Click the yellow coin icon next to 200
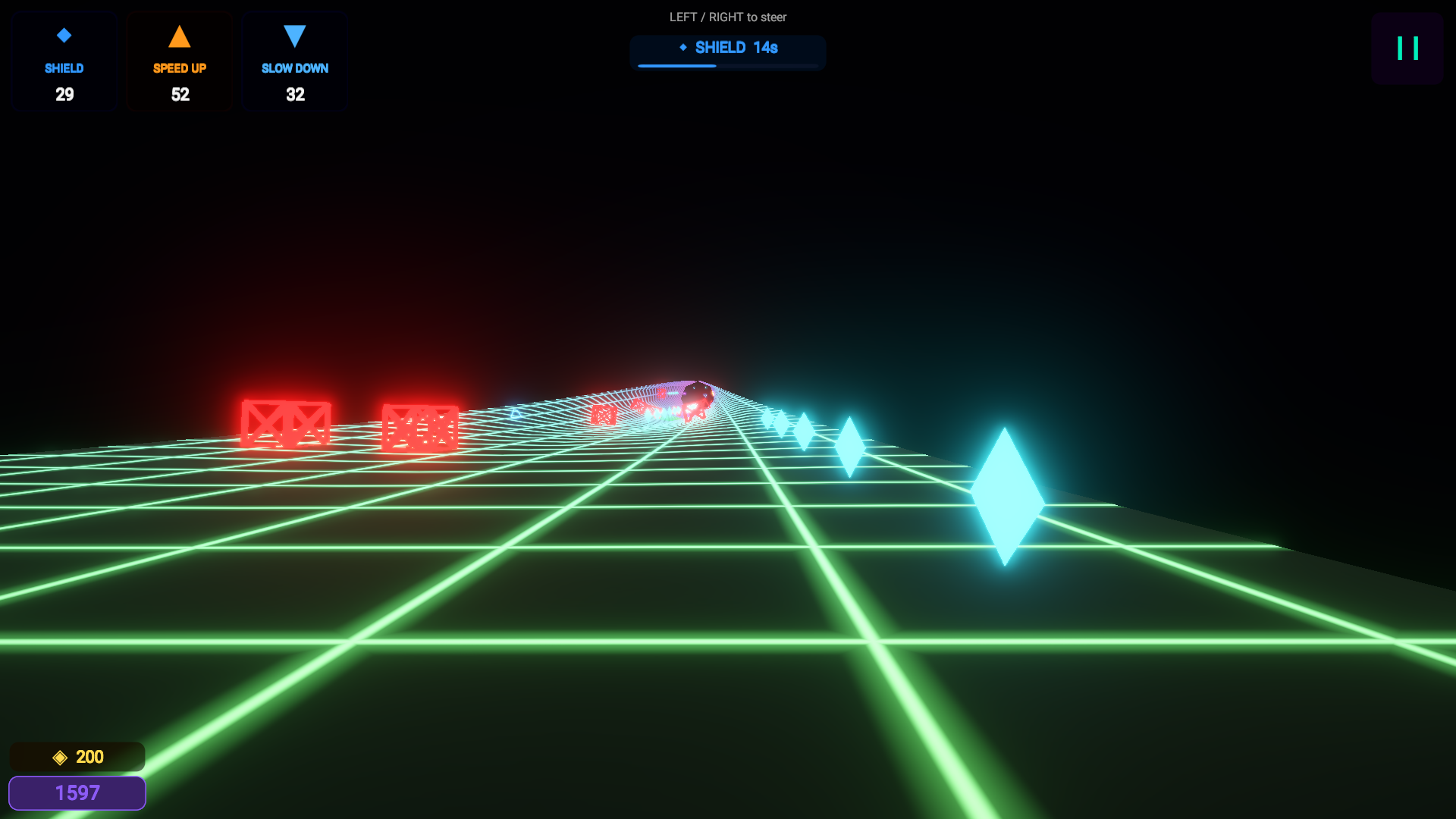Viewport: 1456px width, 819px height. click(x=59, y=756)
